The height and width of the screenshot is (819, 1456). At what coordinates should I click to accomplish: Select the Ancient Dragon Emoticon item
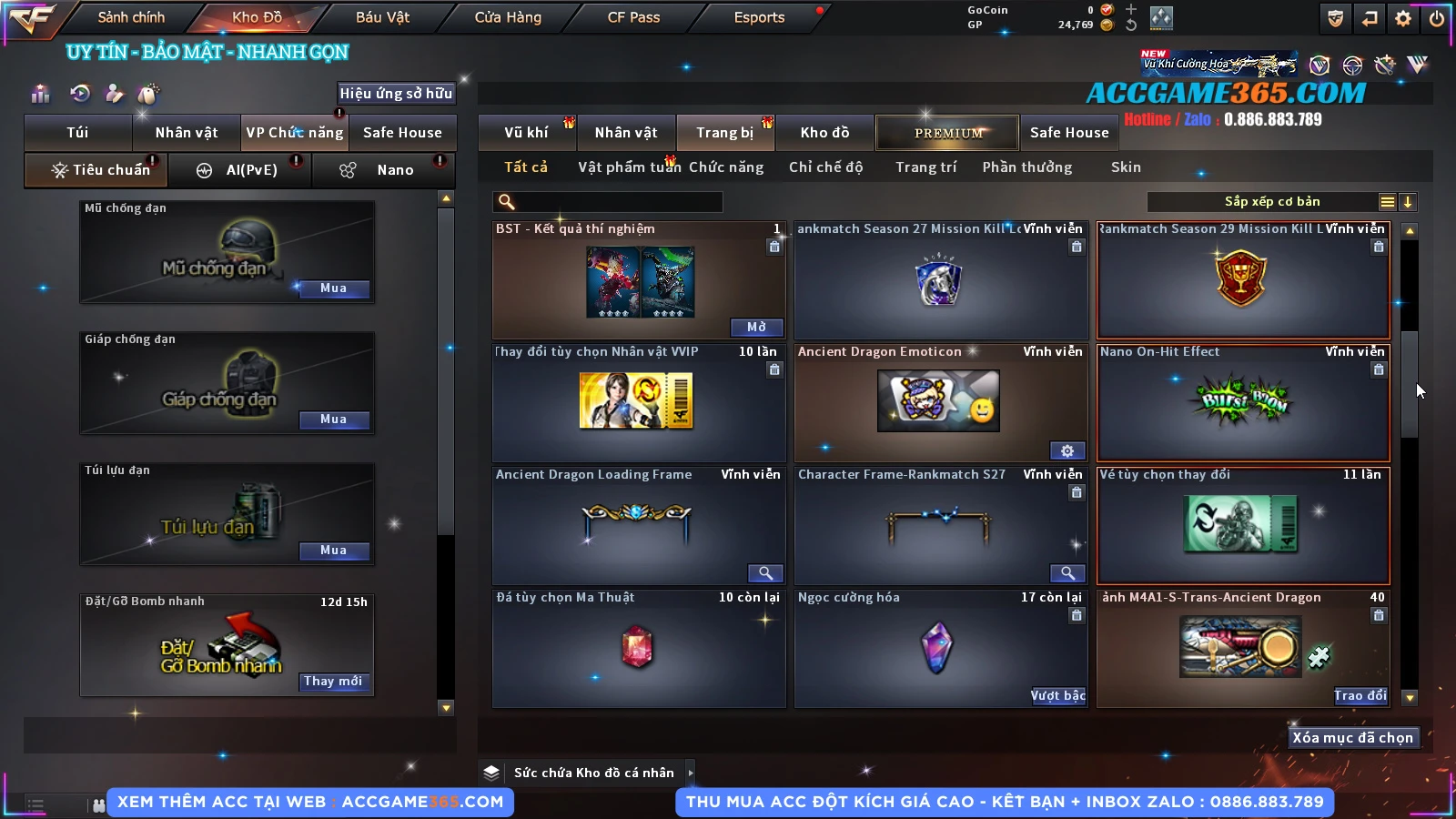pos(937,401)
